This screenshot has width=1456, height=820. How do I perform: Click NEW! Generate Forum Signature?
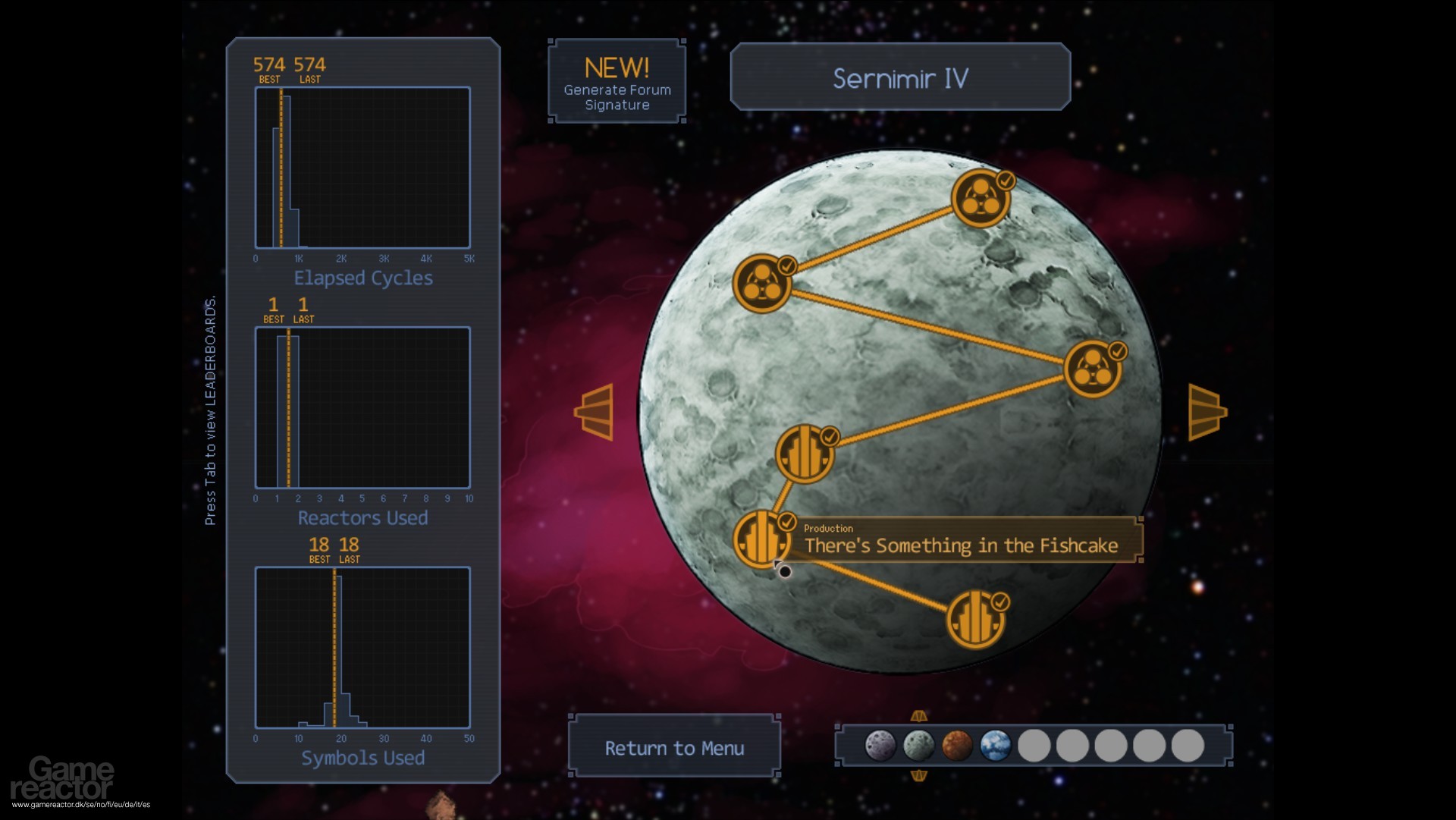[x=617, y=80]
